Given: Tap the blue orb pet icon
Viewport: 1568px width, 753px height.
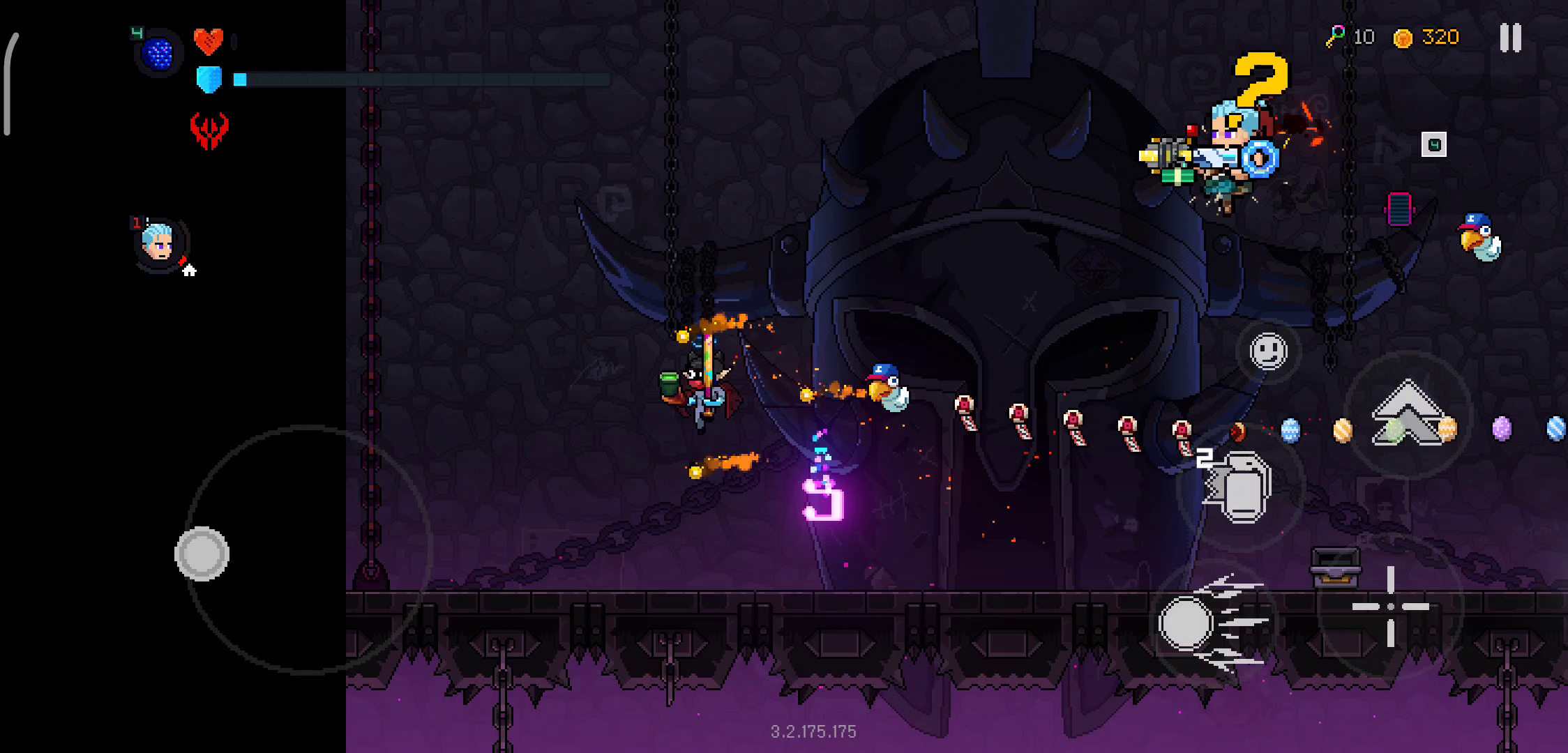Looking at the screenshot, I should tap(158, 53).
